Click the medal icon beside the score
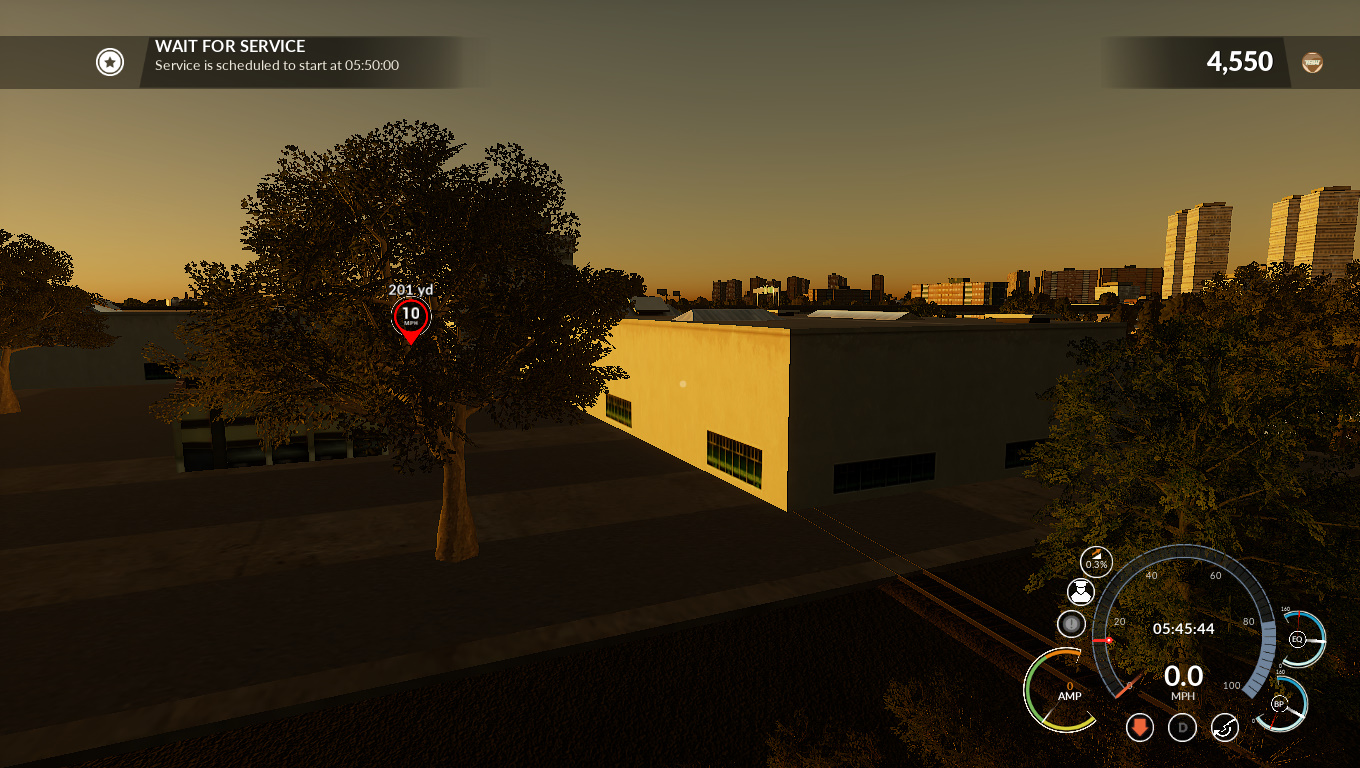Viewport: 1360px width, 768px height. click(1312, 62)
